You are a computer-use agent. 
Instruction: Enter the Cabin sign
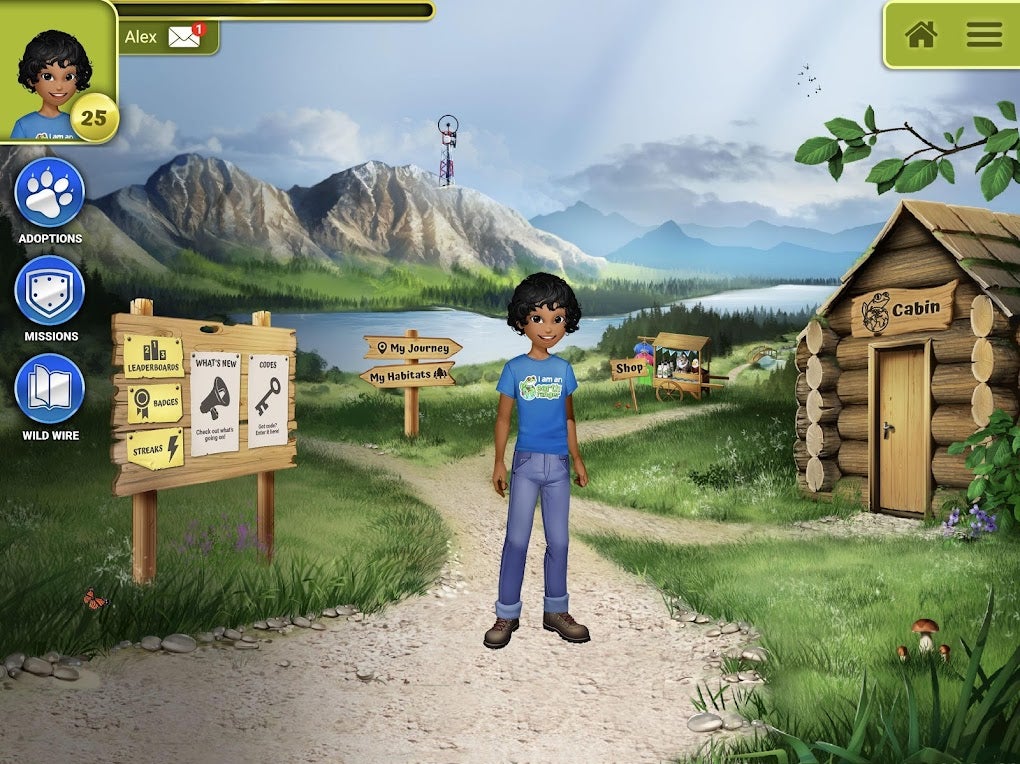(904, 309)
